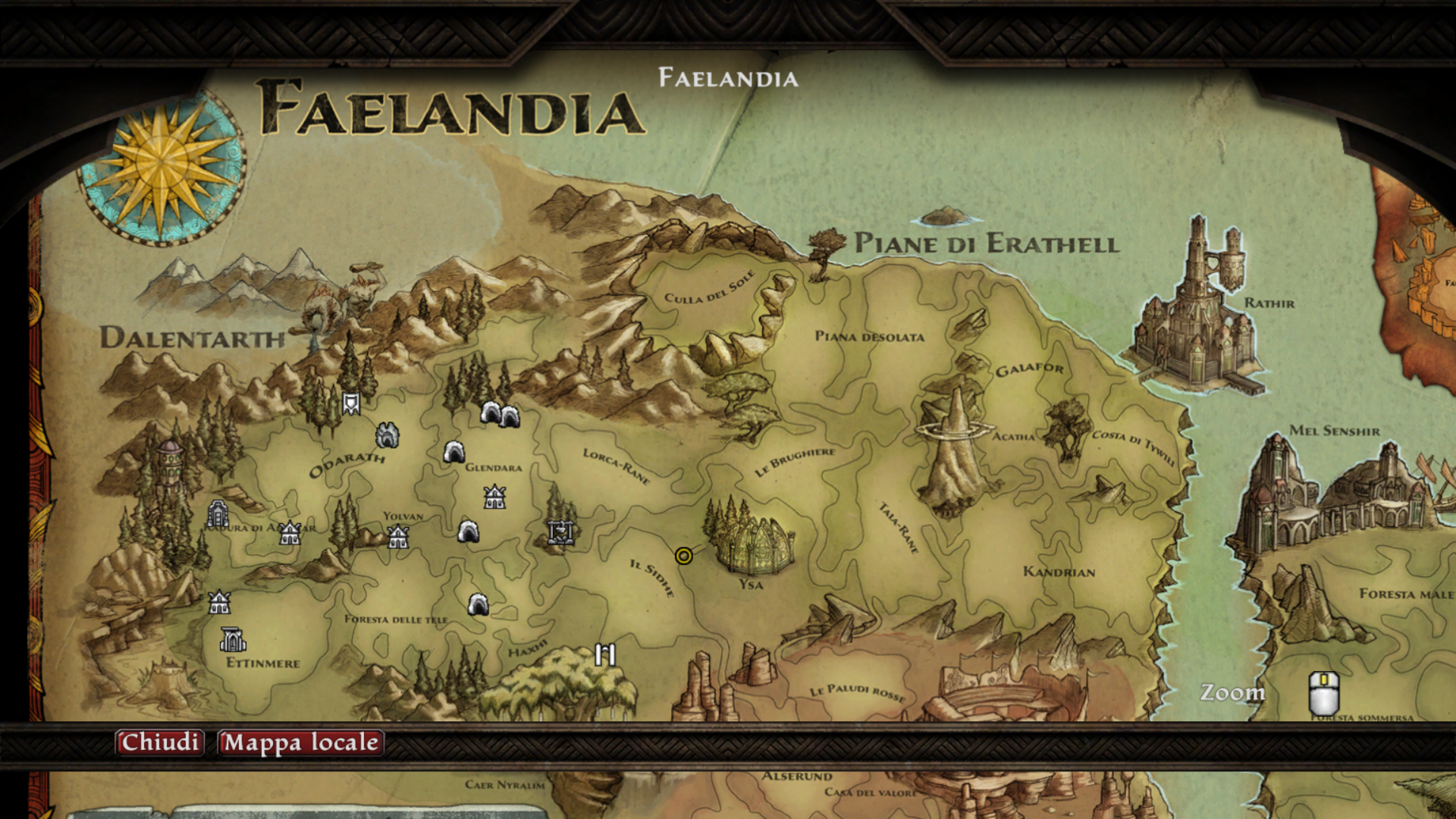The height and width of the screenshot is (819, 1456).
Task: Click the small gate icon near Haxhi
Action: [605, 653]
